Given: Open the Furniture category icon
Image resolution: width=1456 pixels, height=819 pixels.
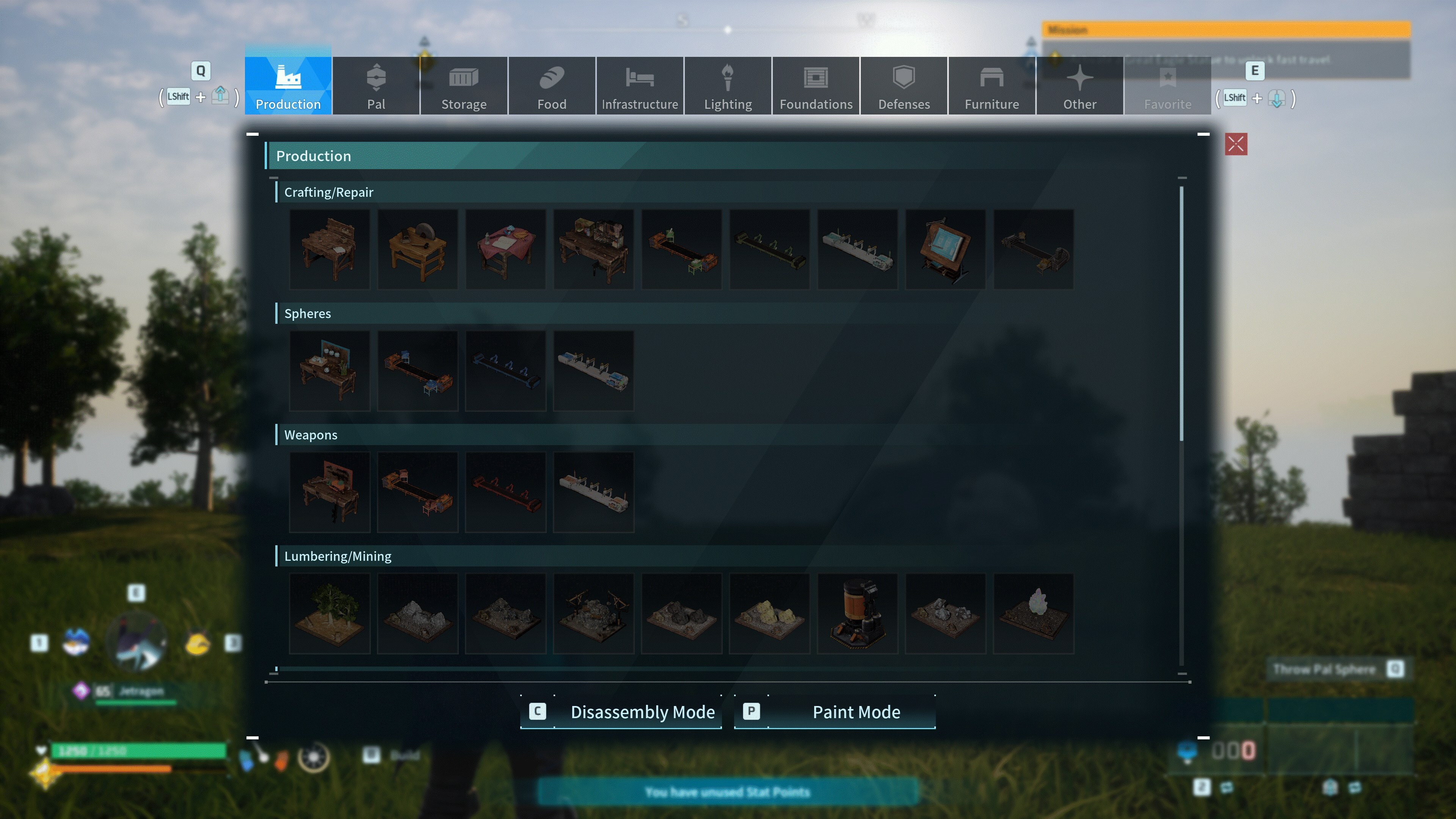Looking at the screenshot, I should (992, 85).
